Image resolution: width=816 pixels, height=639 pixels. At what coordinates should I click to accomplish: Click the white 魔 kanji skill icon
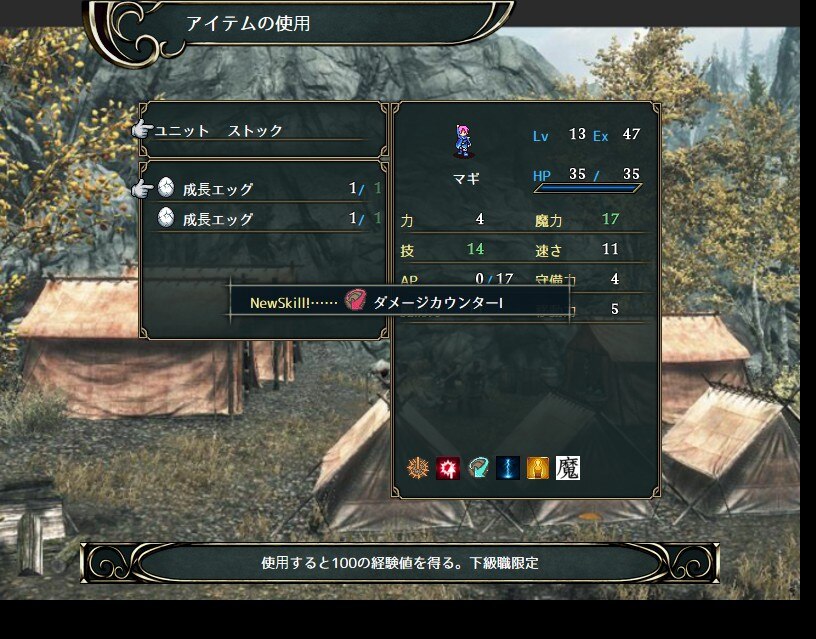[x=568, y=468]
